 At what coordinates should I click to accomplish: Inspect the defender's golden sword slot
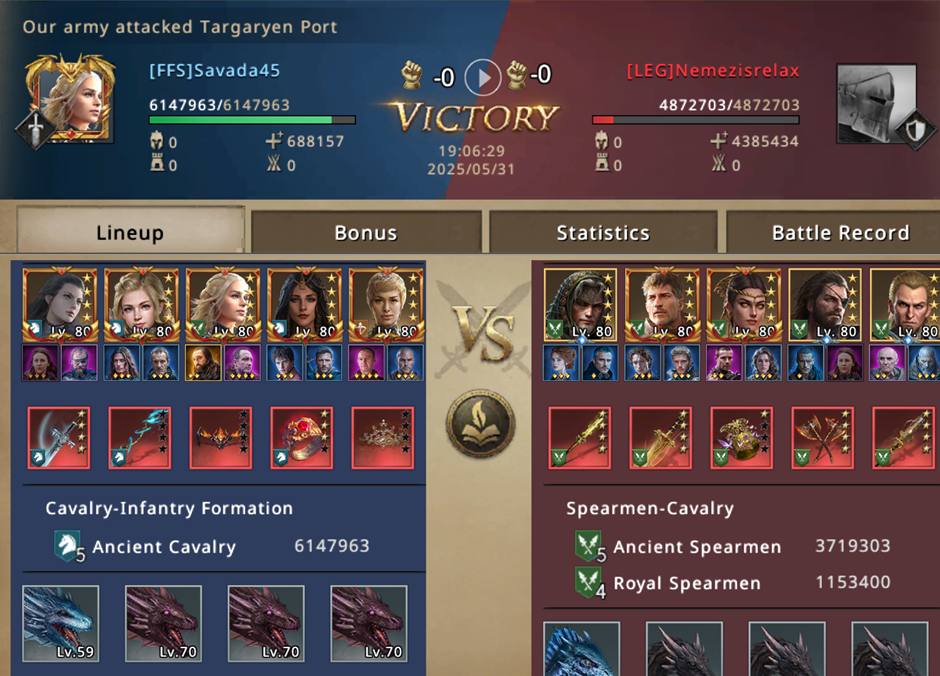coord(660,438)
